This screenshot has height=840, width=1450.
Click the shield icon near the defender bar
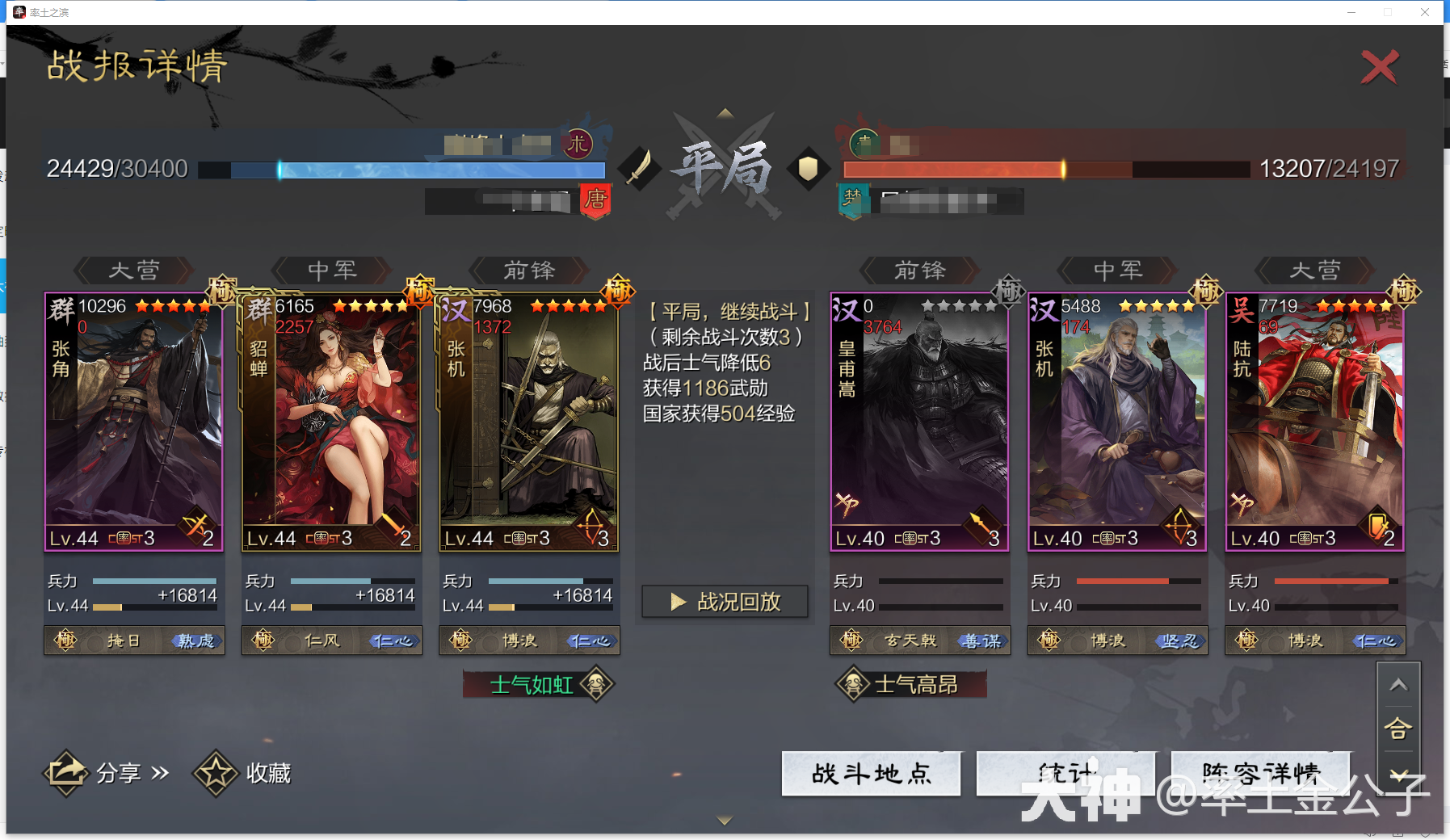click(x=809, y=170)
